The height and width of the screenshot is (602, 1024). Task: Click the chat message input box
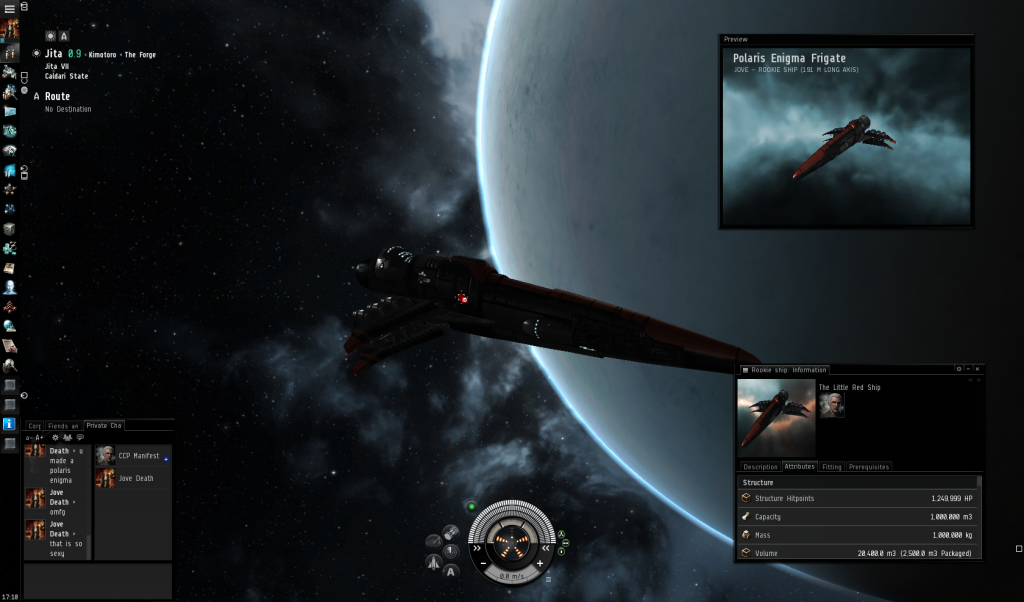pos(97,581)
